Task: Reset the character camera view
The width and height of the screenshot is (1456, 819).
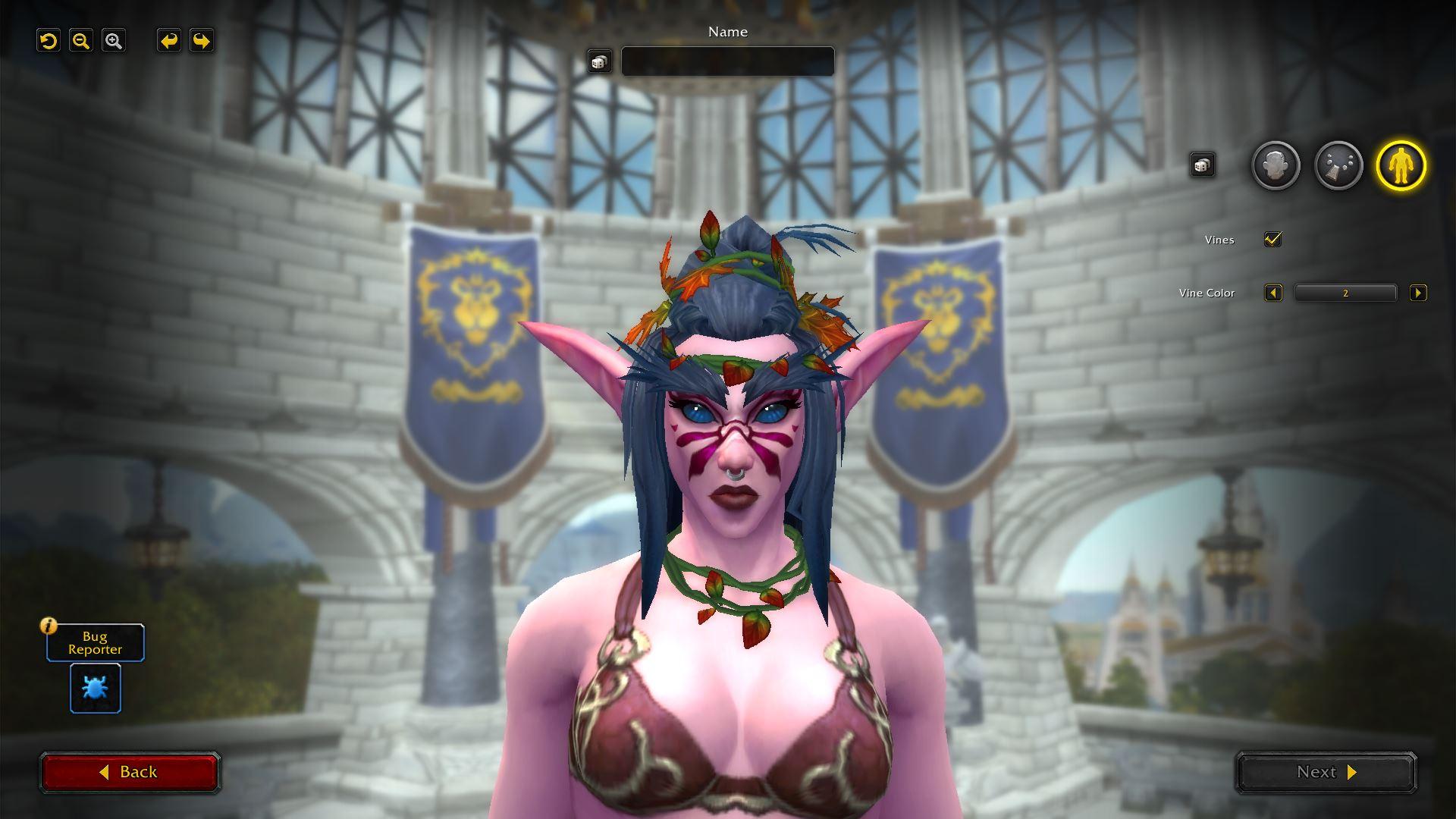Action: [49, 41]
